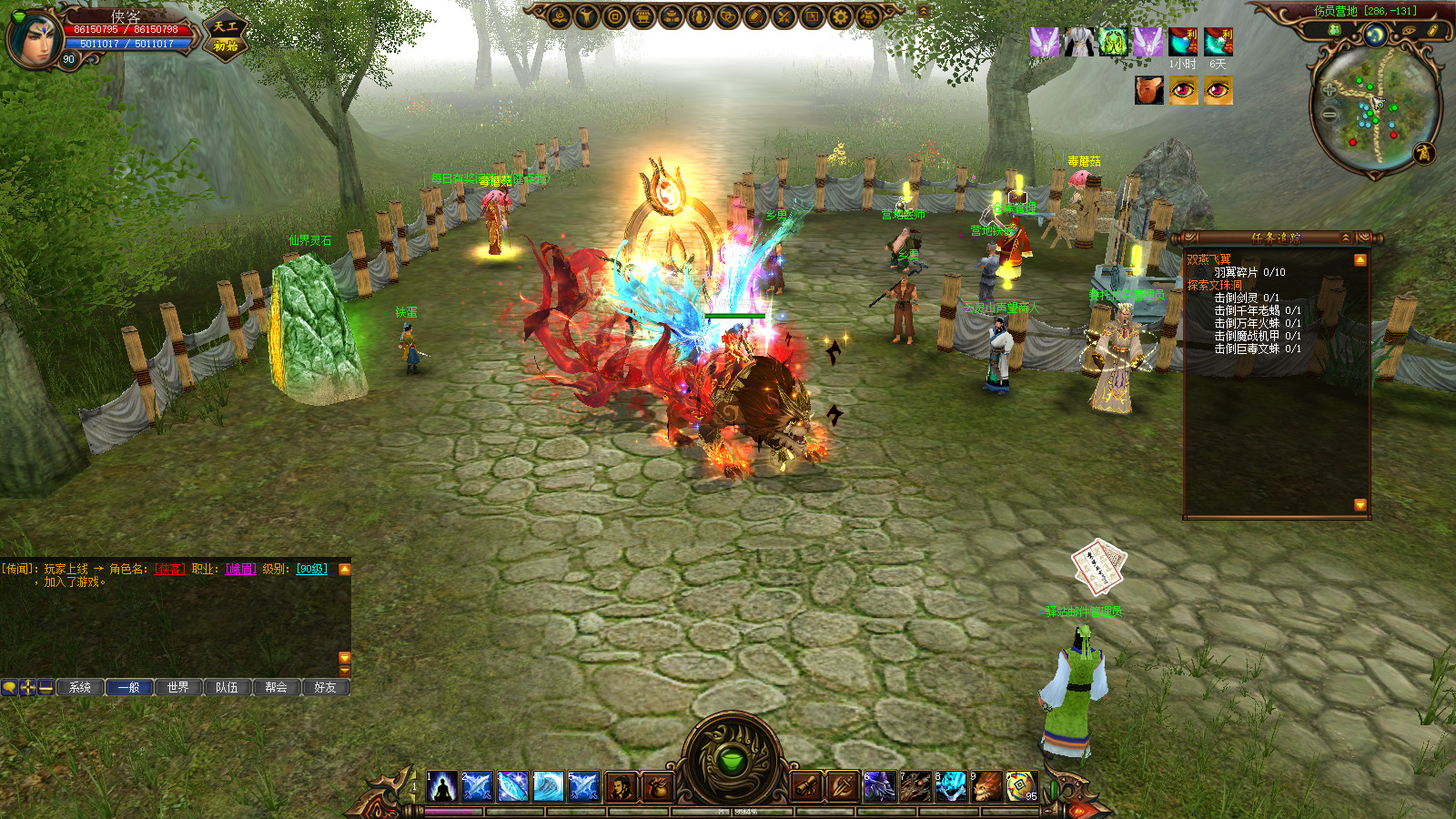
Task: Open the bag pouch icon on action bar
Action: (x=656, y=787)
